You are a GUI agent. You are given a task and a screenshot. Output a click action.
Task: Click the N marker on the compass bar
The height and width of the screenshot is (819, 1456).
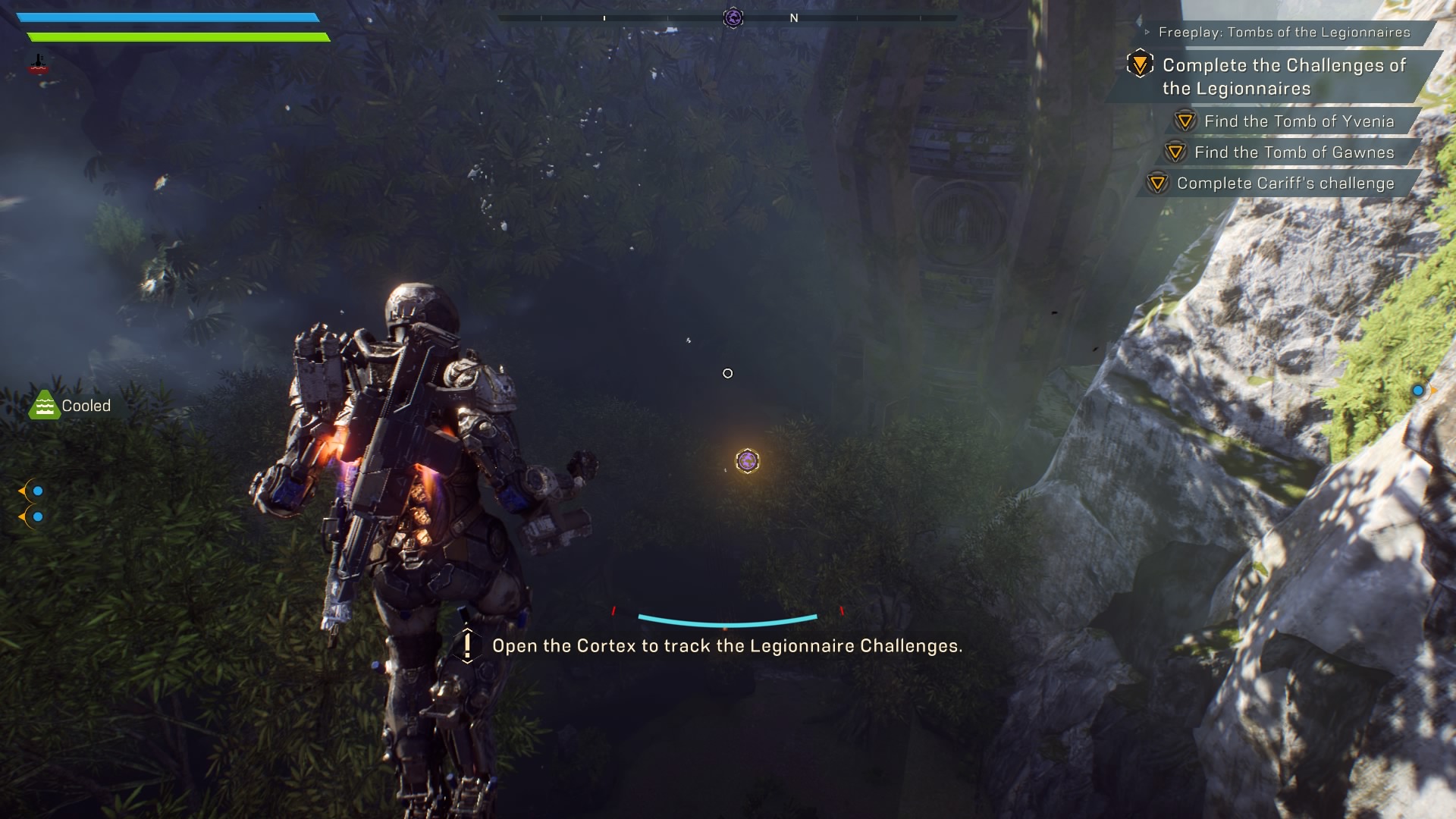[793, 17]
